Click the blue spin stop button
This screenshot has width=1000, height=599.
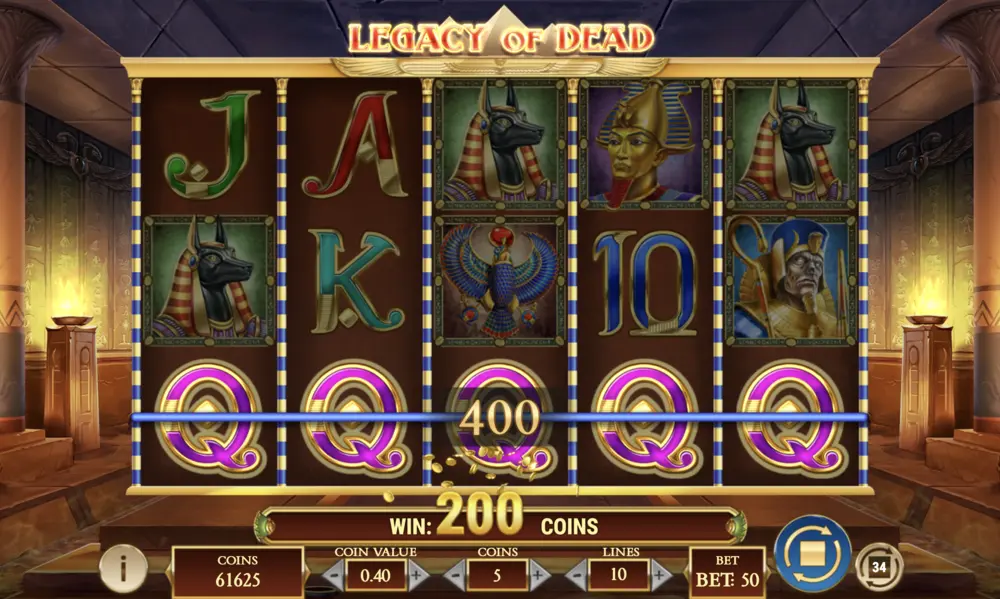click(x=812, y=553)
